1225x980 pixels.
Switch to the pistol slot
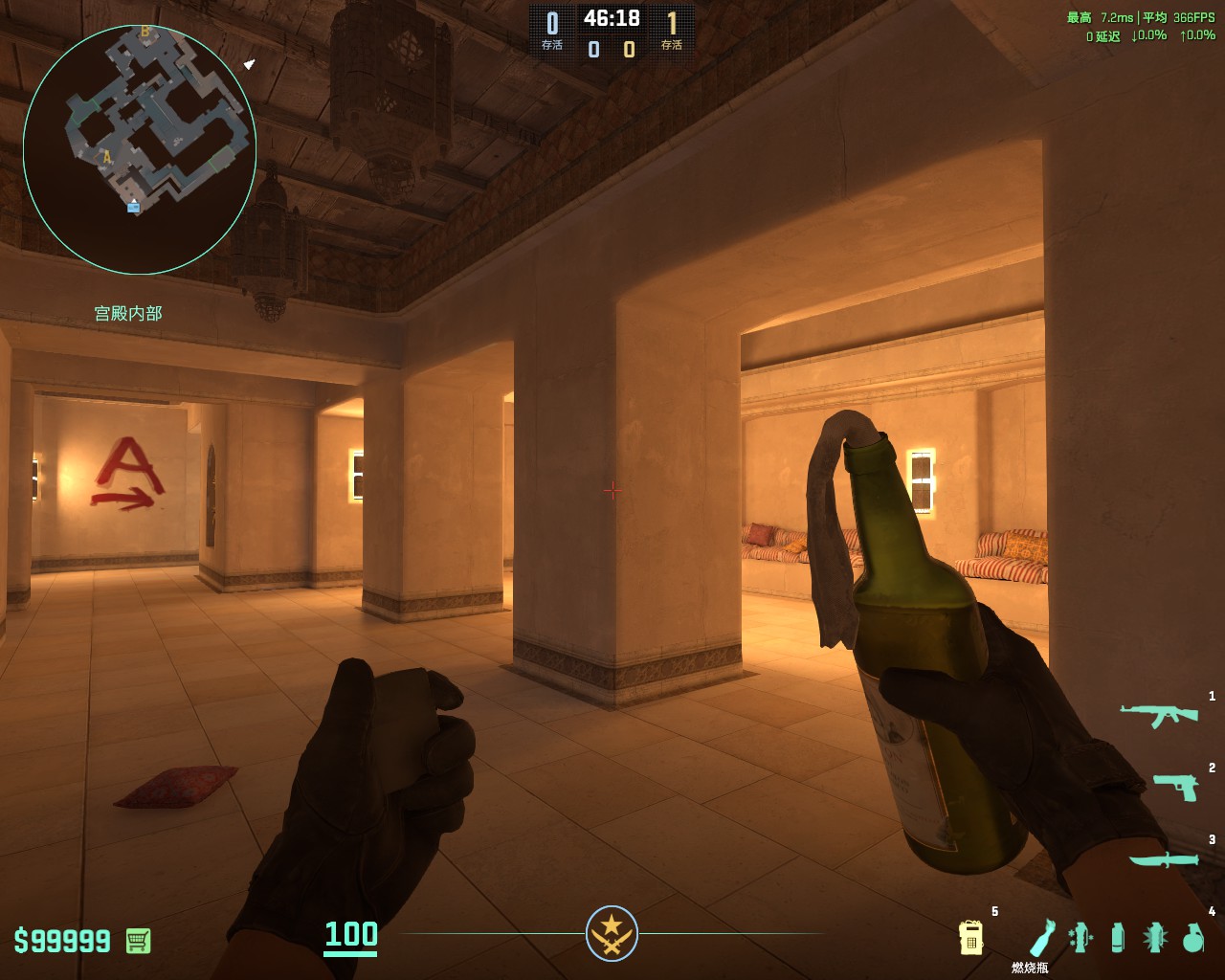click(x=1174, y=787)
